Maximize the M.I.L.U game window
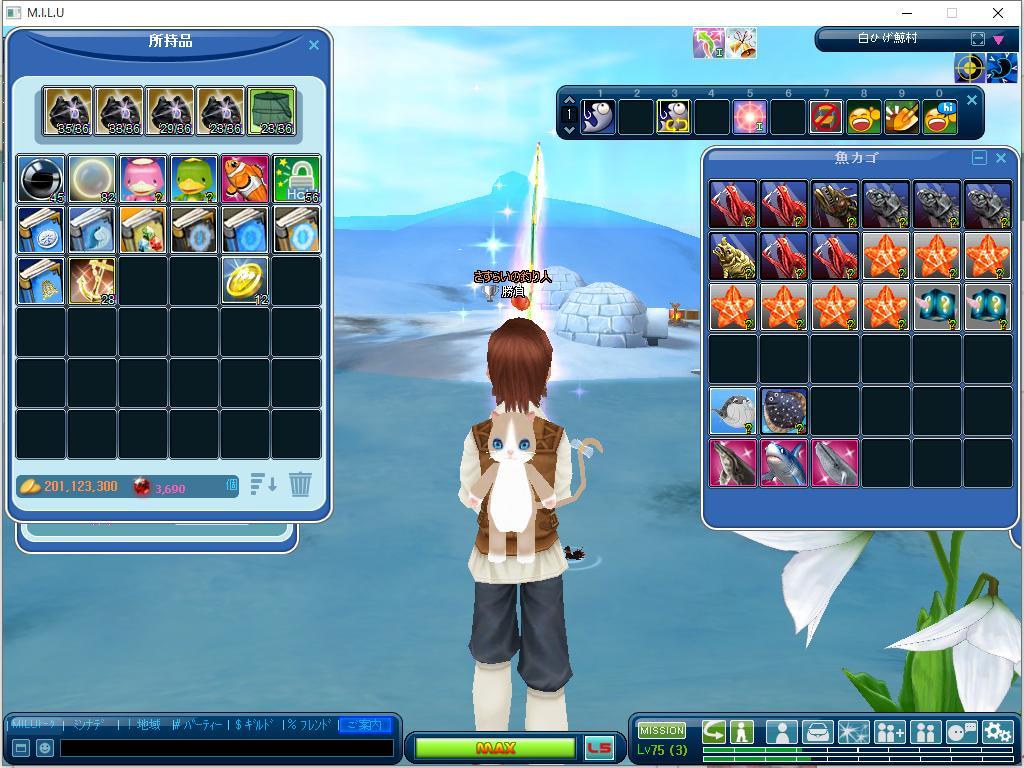Screen dimensions: 1024x768 click(952, 13)
